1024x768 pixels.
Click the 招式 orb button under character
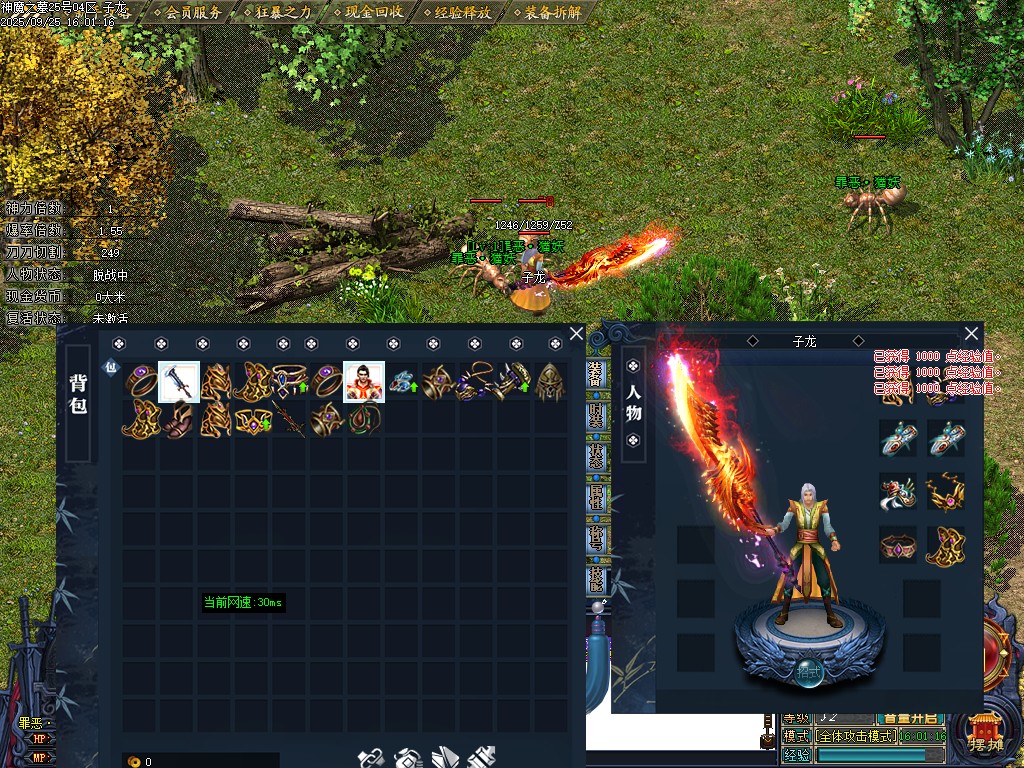(809, 672)
